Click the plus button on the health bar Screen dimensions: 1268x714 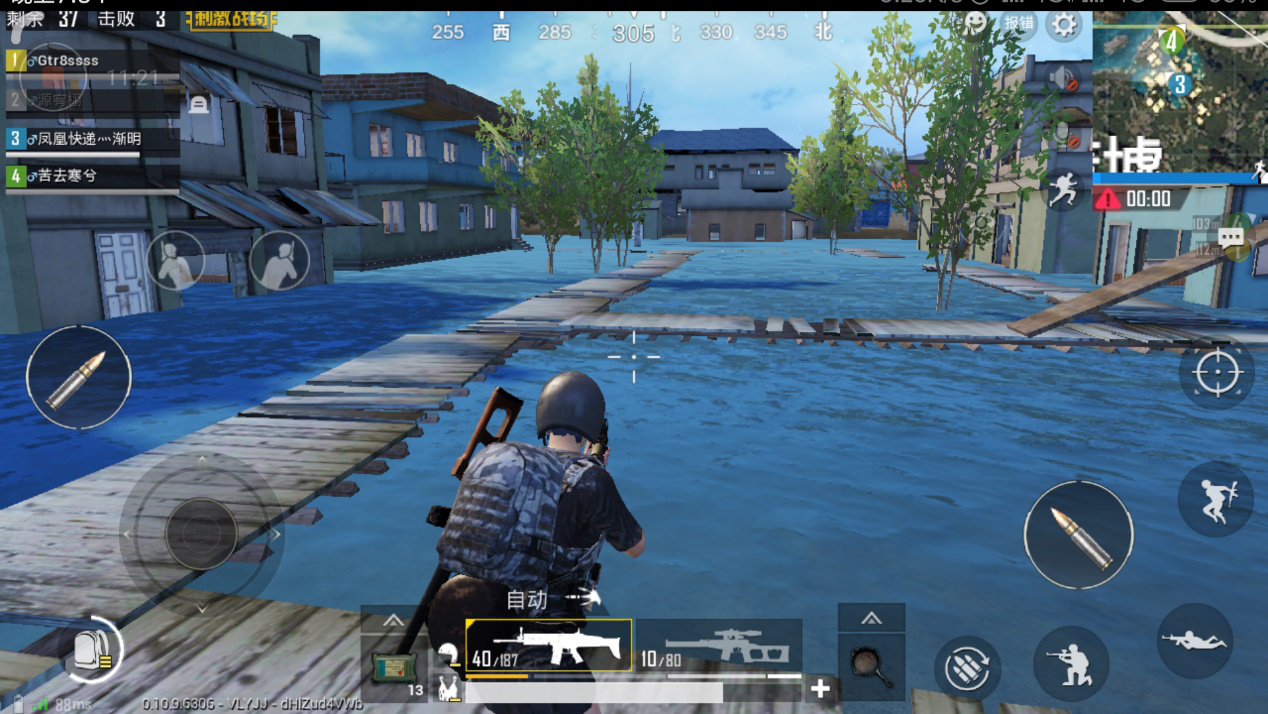click(820, 688)
